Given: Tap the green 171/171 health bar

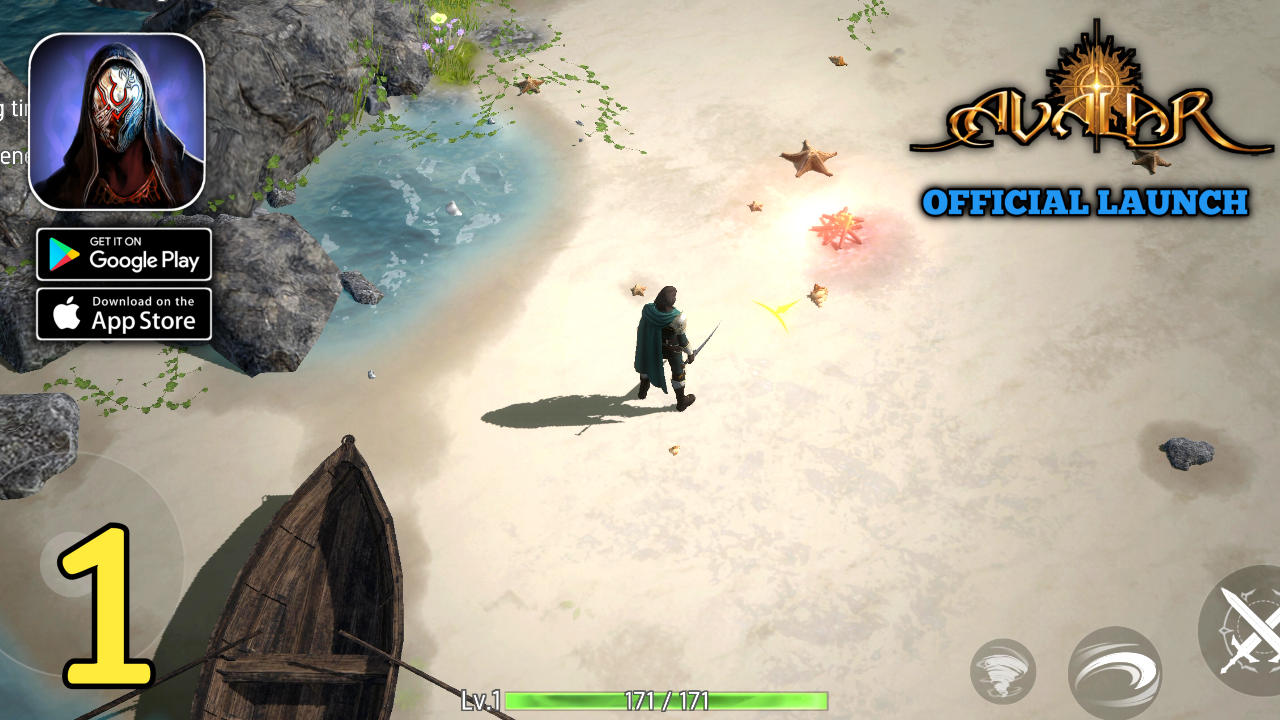Looking at the screenshot, I should 665,703.
